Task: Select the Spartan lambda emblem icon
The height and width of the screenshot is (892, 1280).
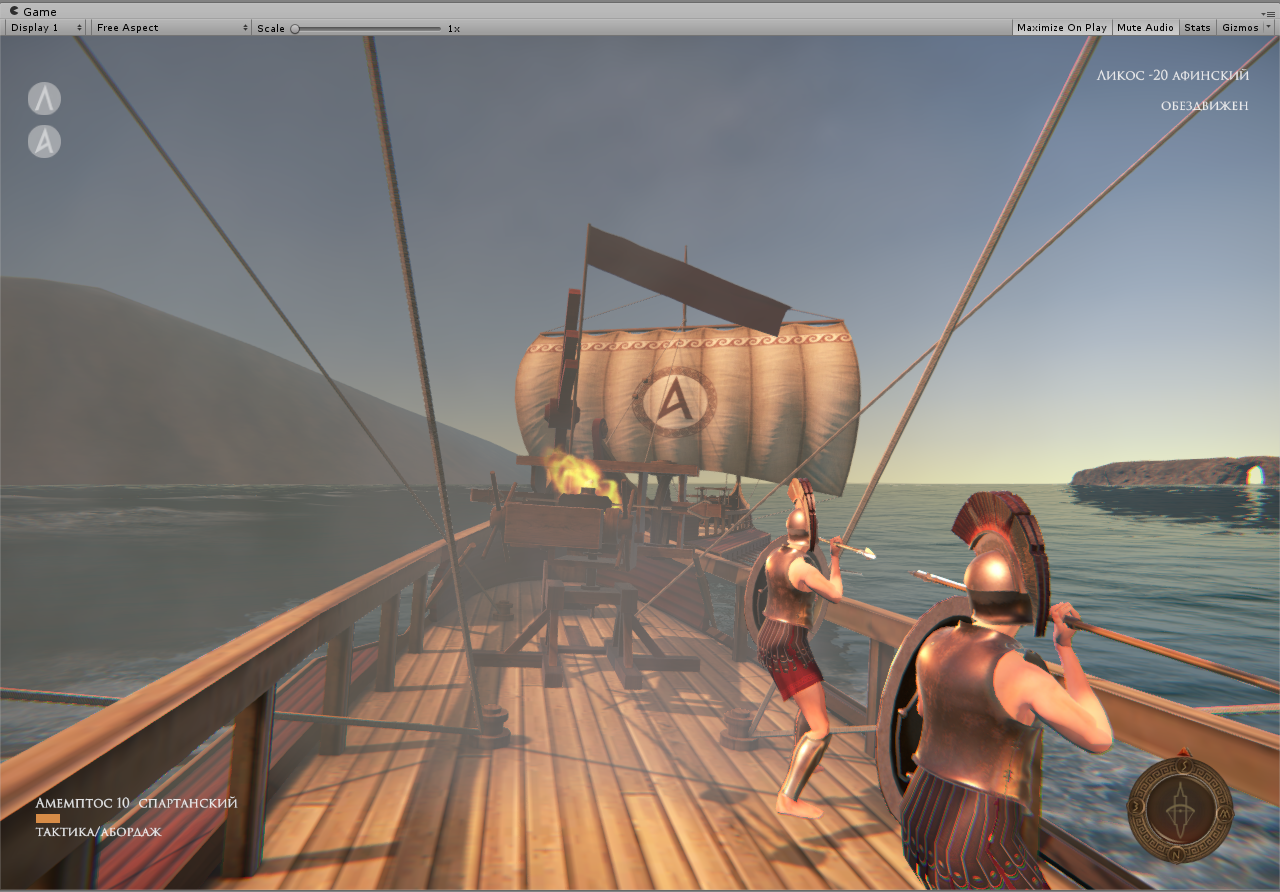Action: [44, 98]
